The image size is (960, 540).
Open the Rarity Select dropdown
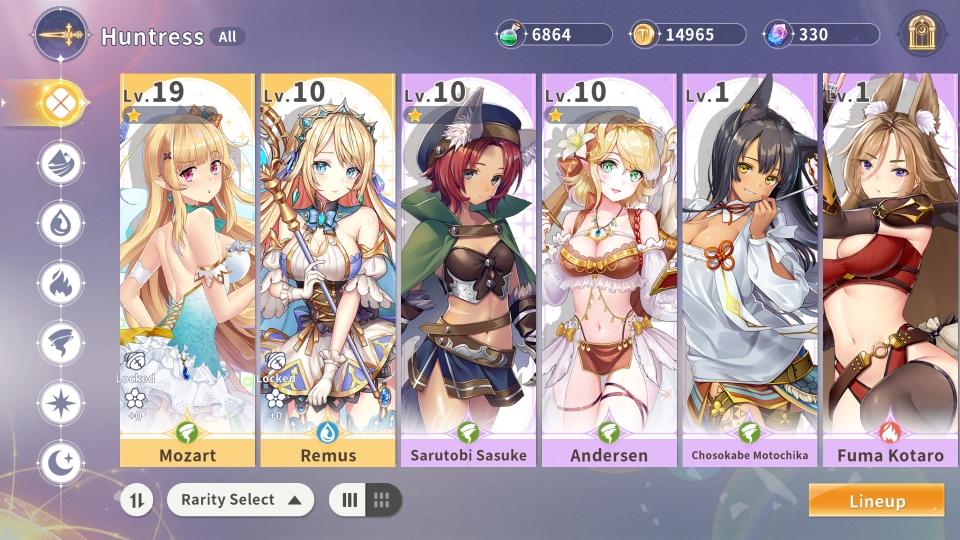(x=240, y=500)
